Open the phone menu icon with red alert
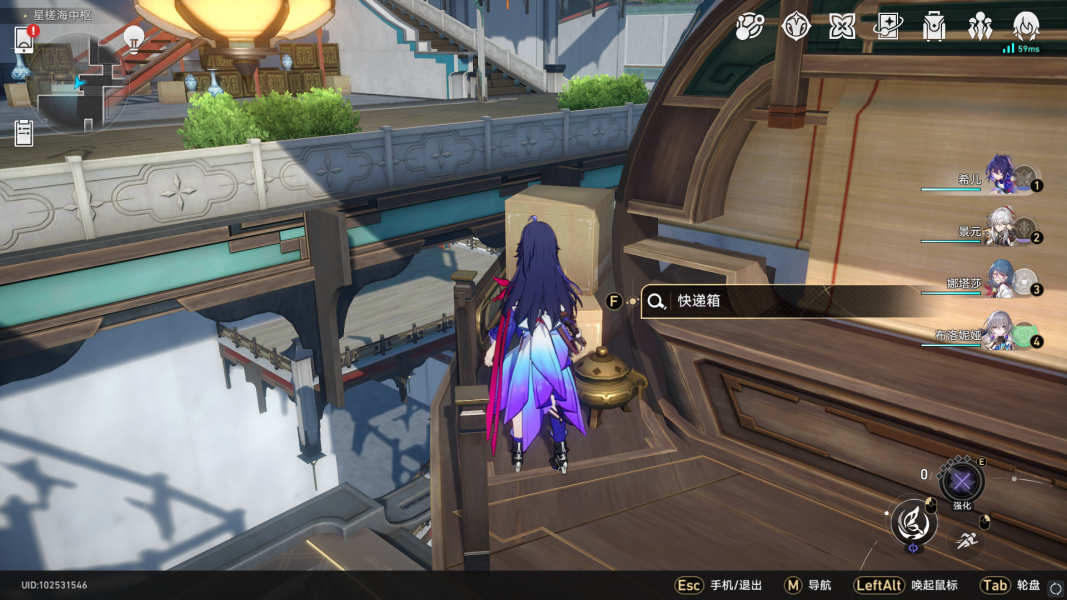 click(24, 40)
